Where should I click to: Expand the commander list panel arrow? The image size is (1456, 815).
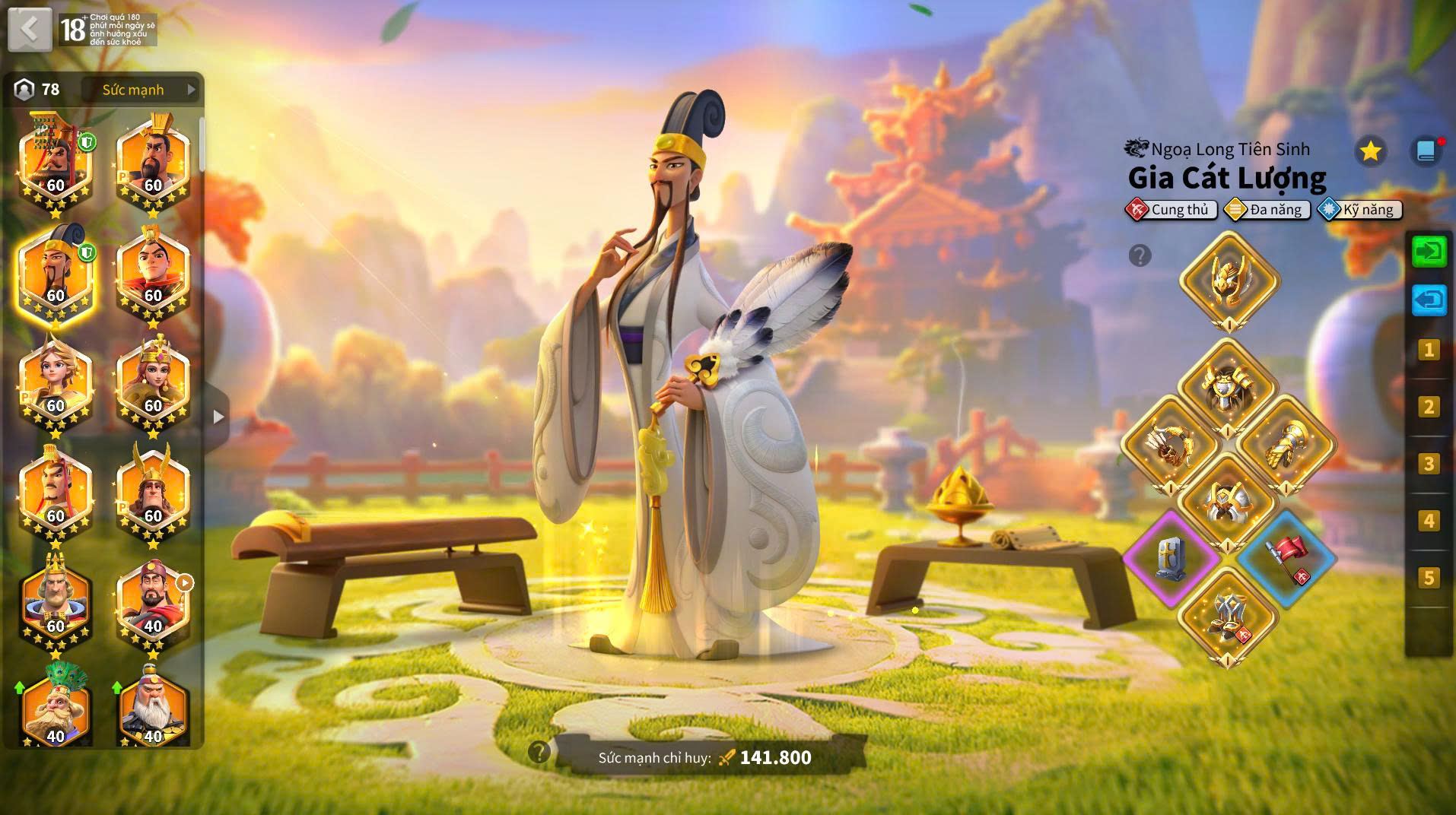[x=218, y=417]
